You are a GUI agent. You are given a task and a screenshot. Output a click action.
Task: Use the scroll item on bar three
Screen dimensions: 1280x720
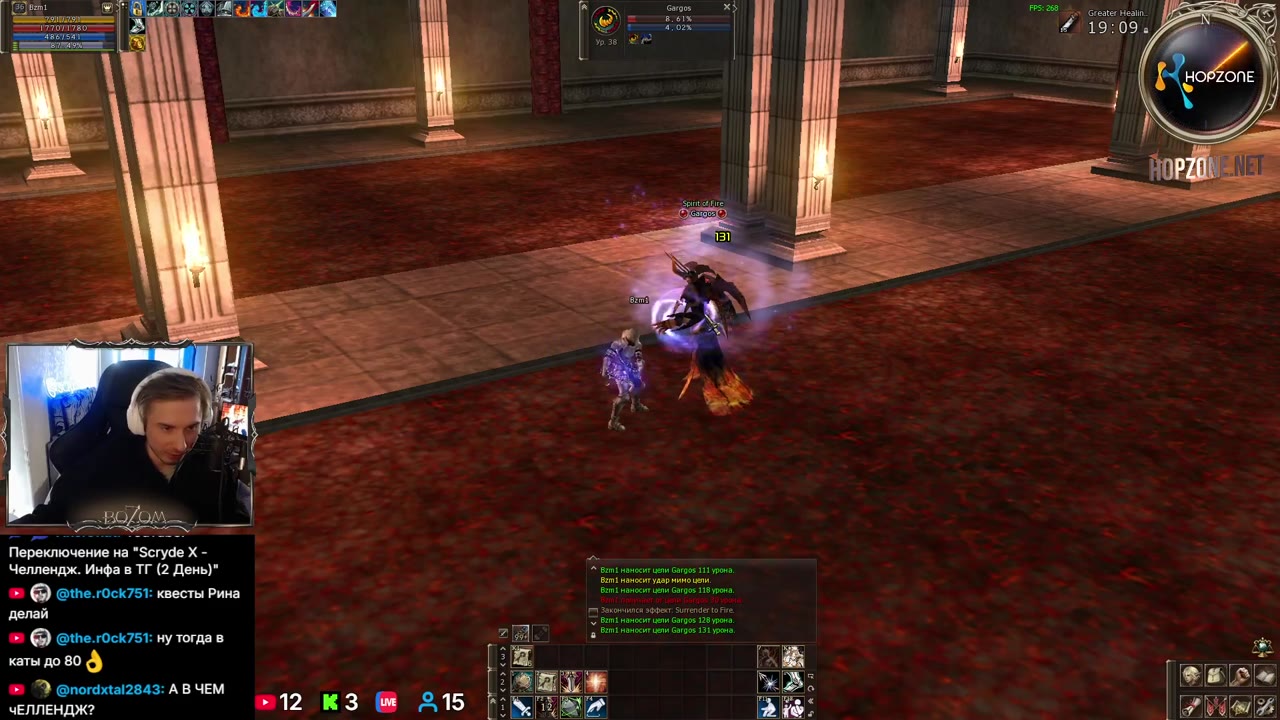coord(522,657)
